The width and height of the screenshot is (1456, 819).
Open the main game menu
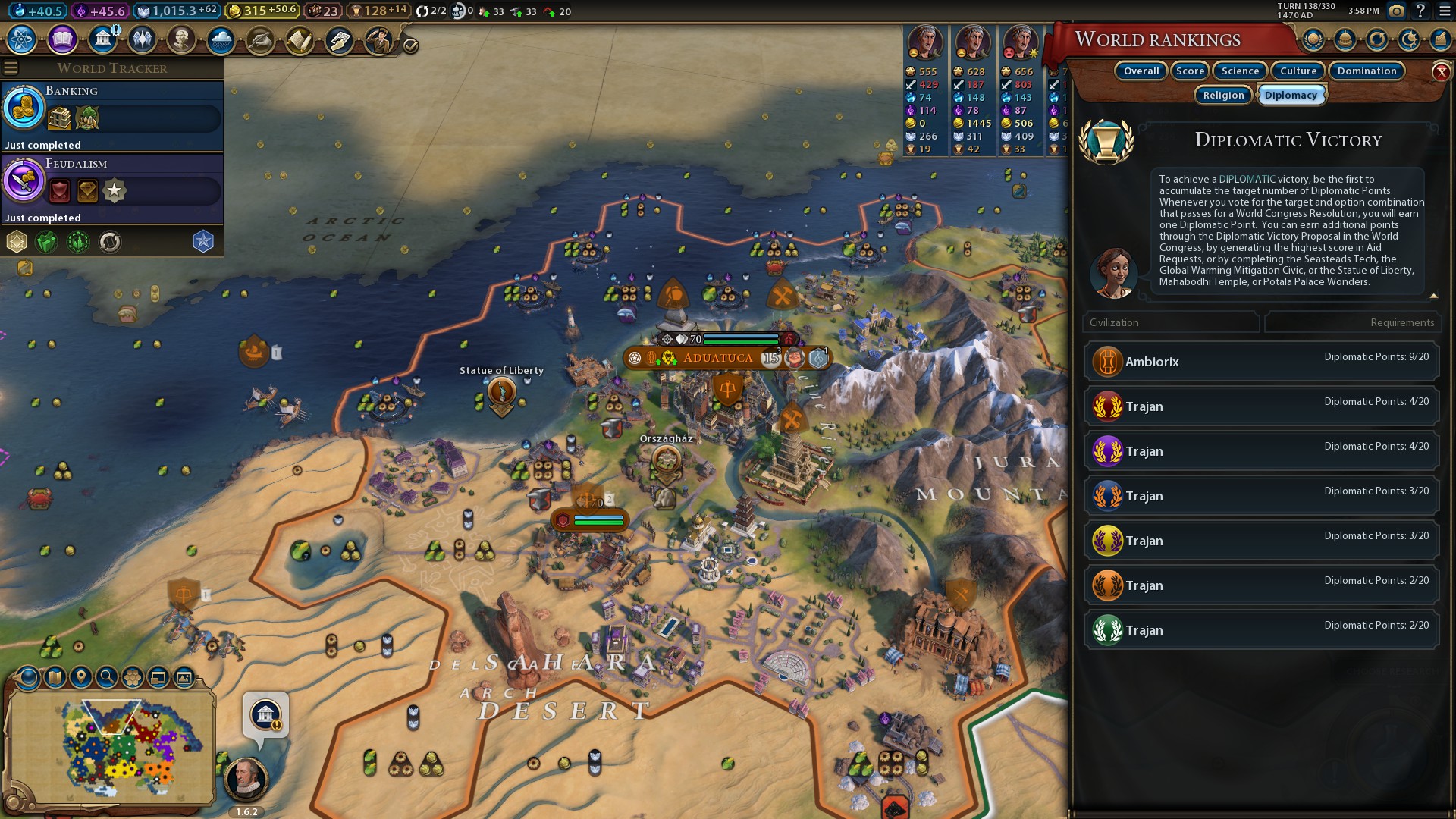coord(1444,11)
